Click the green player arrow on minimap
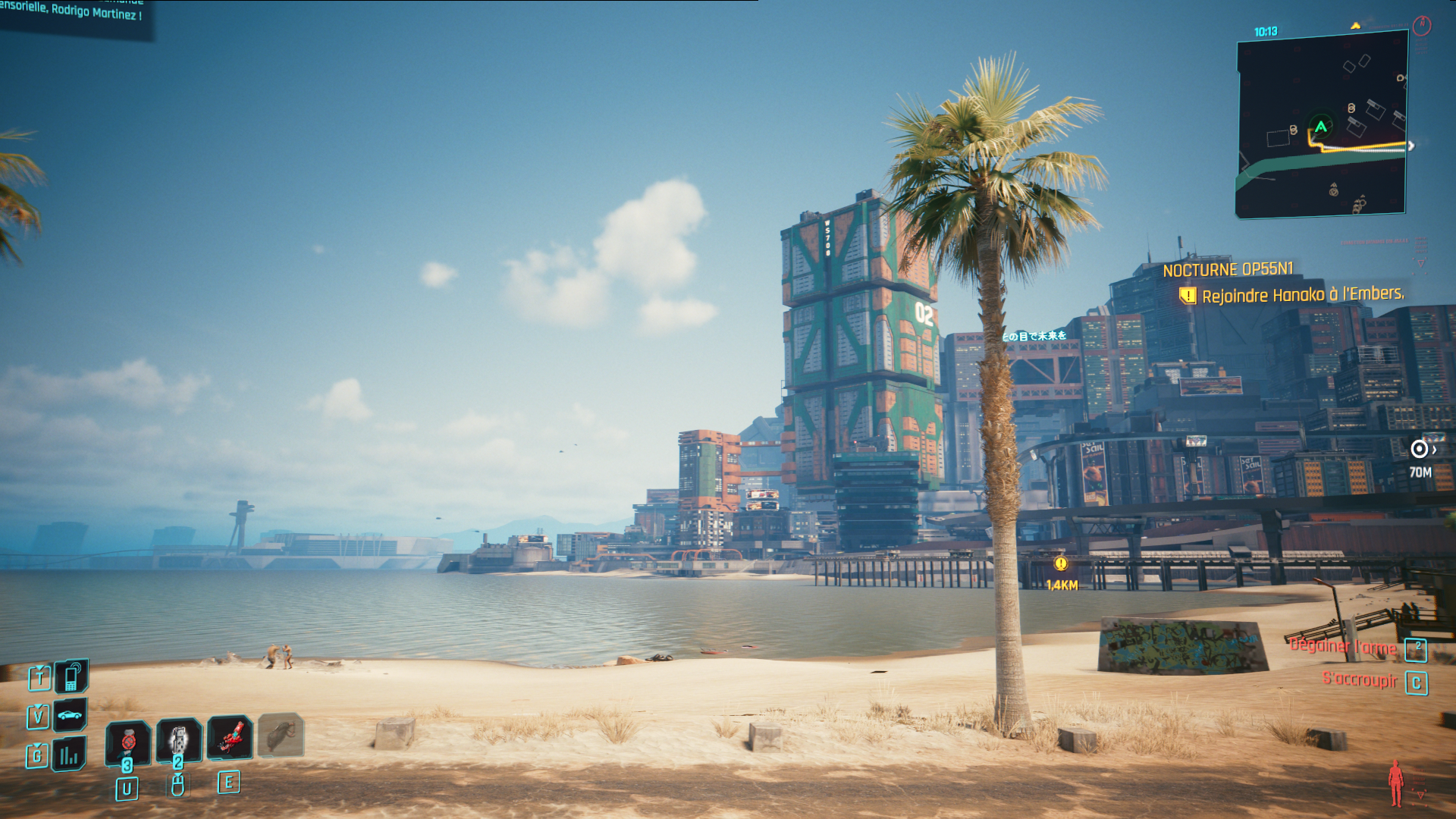Viewport: 1456px width, 819px height. pos(1321,127)
